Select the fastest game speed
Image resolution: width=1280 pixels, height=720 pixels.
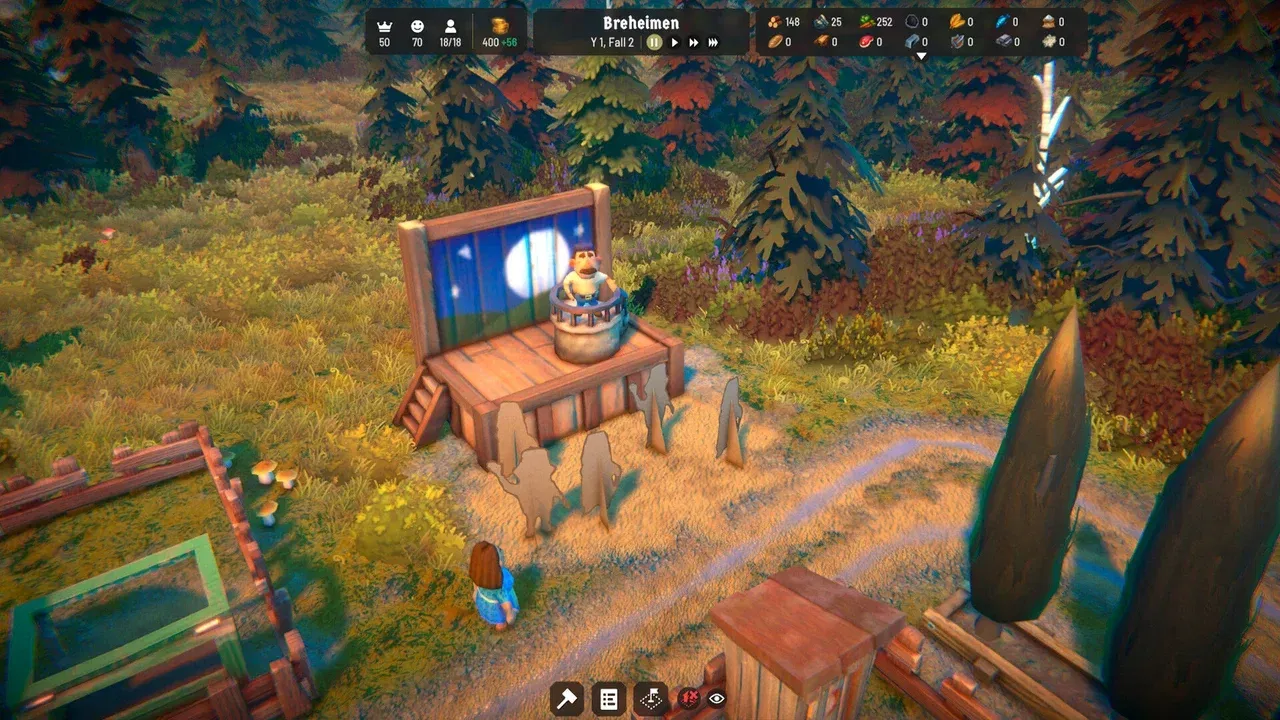point(712,42)
